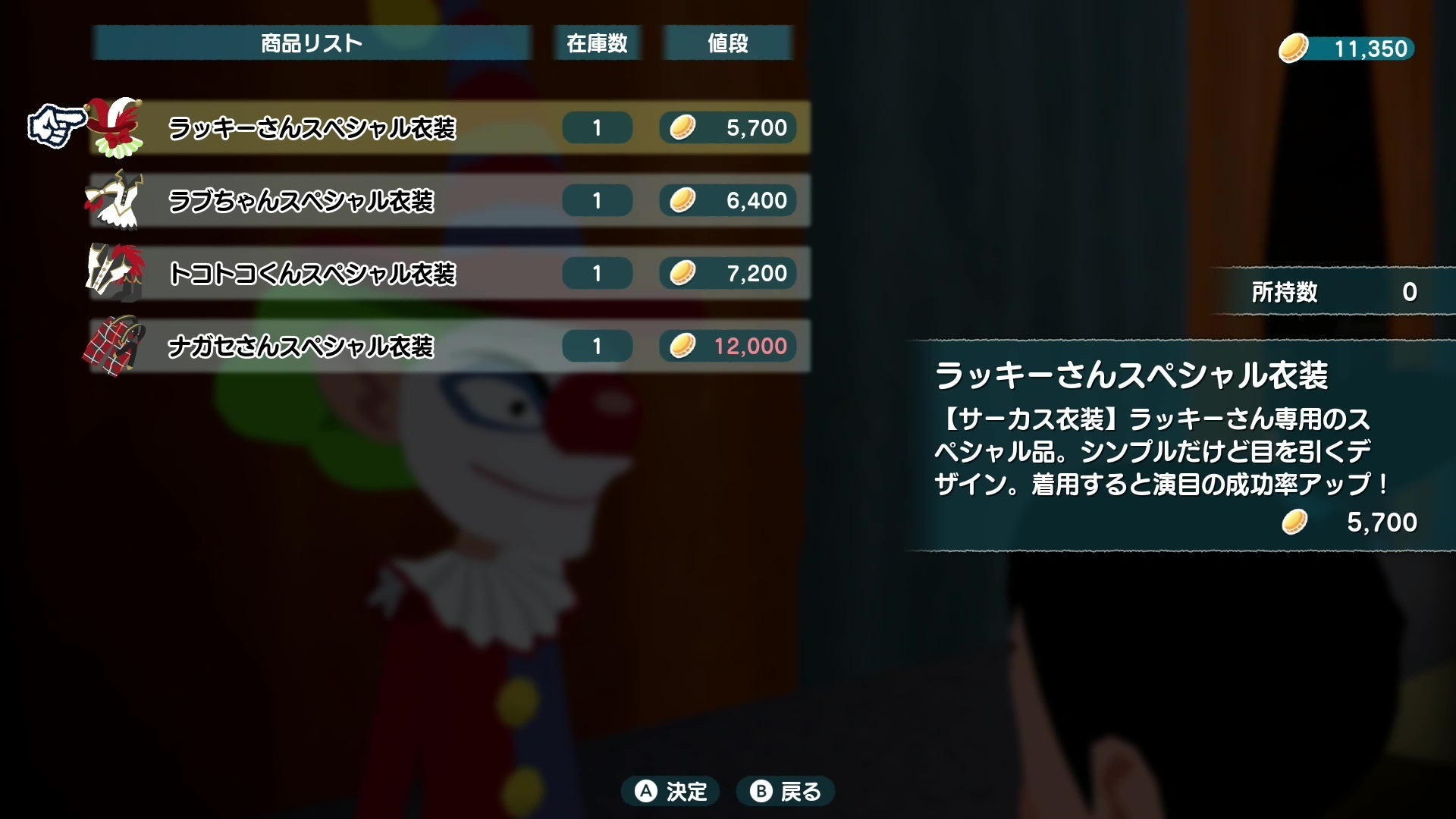The width and height of the screenshot is (1456, 819).
Task: Click the 値段 price column header
Action: (726, 42)
